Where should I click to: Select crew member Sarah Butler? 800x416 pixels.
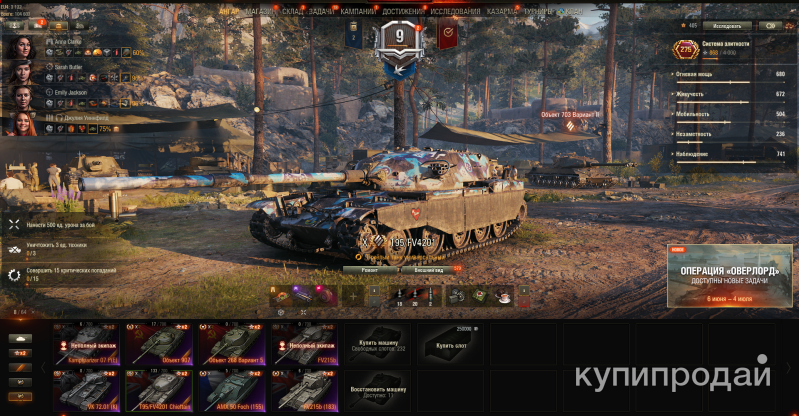[x=20, y=71]
